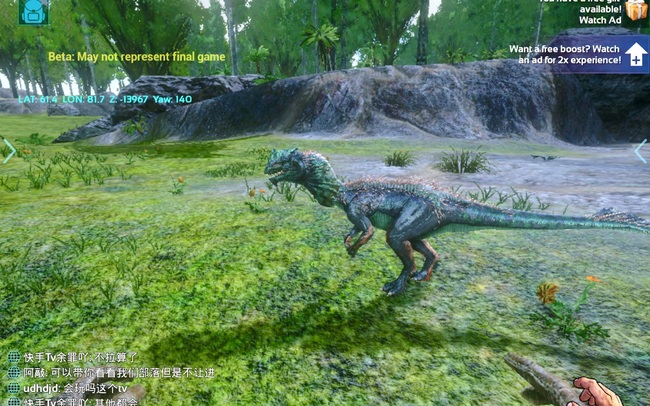Expand the right edge arrow panel
650x406 pixels.
(641, 151)
